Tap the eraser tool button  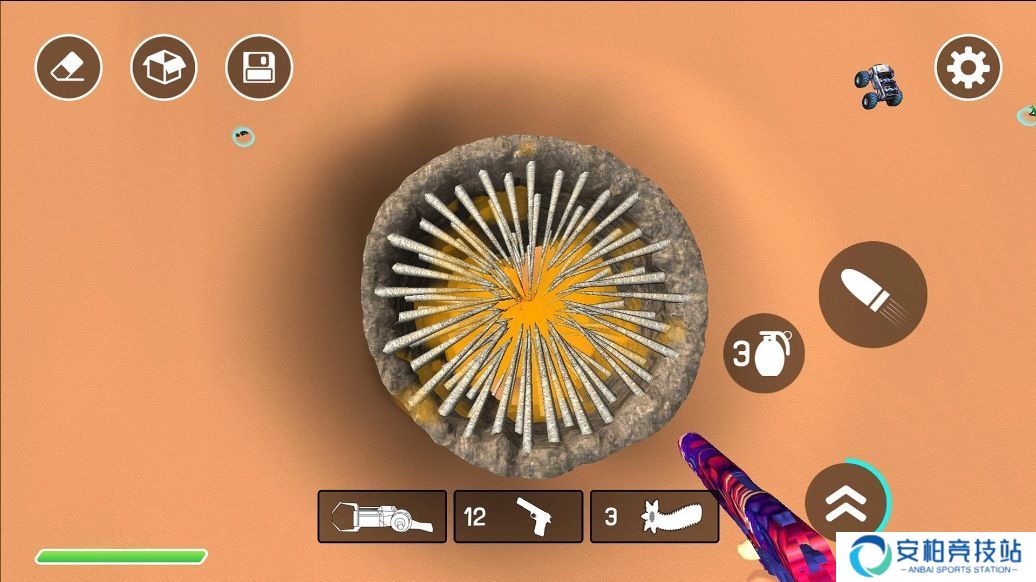[x=68, y=67]
